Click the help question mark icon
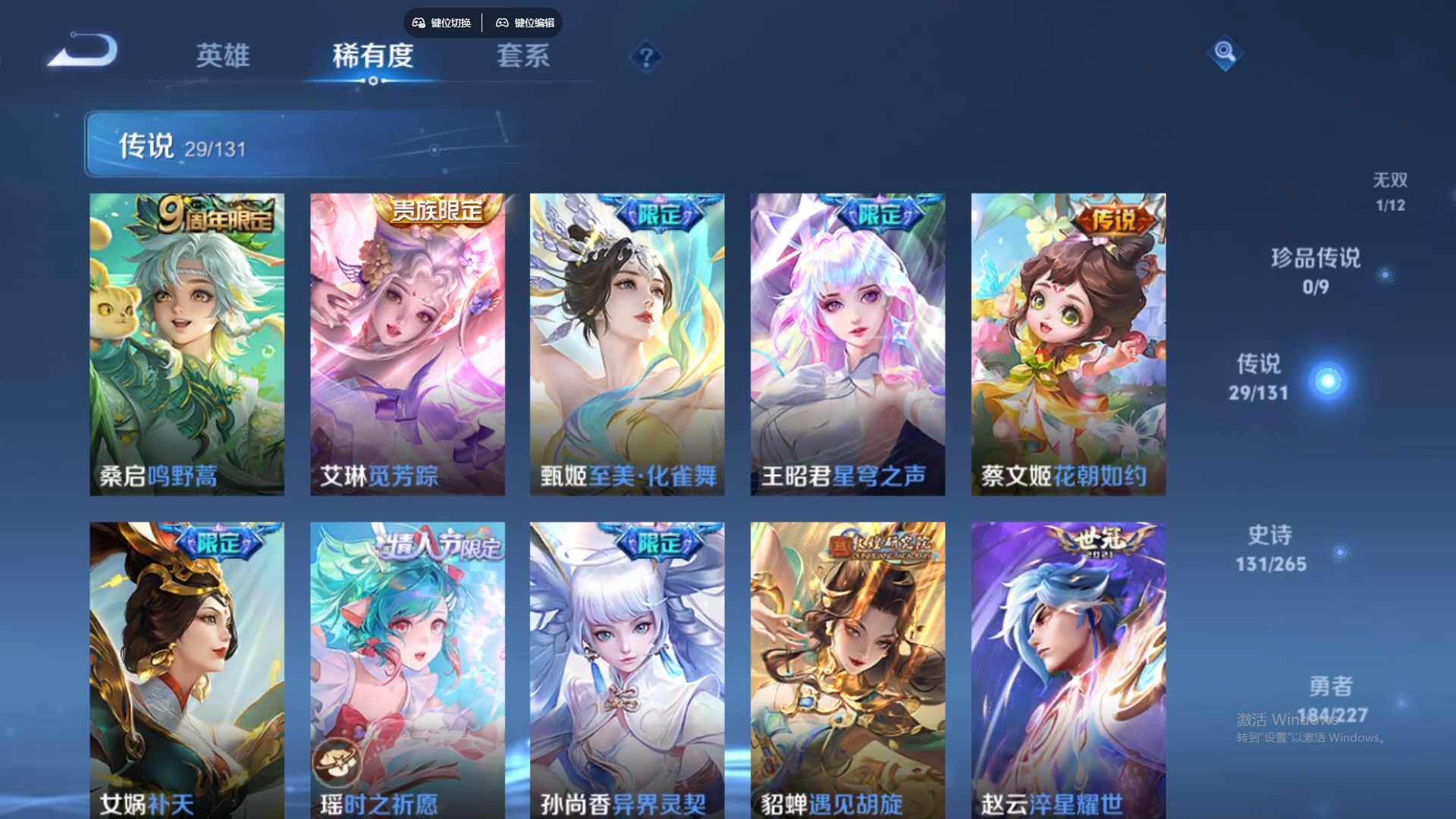This screenshot has width=1456, height=819. click(644, 57)
